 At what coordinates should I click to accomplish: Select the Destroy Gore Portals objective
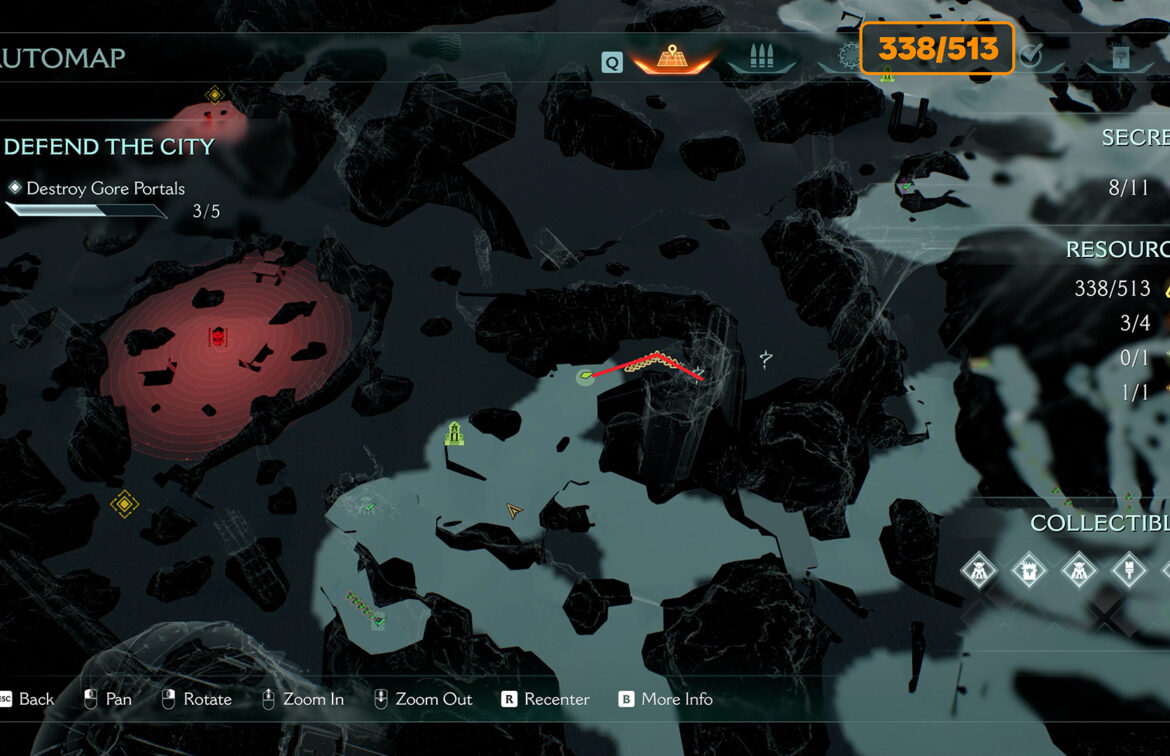pyautogui.click(x=105, y=188)
